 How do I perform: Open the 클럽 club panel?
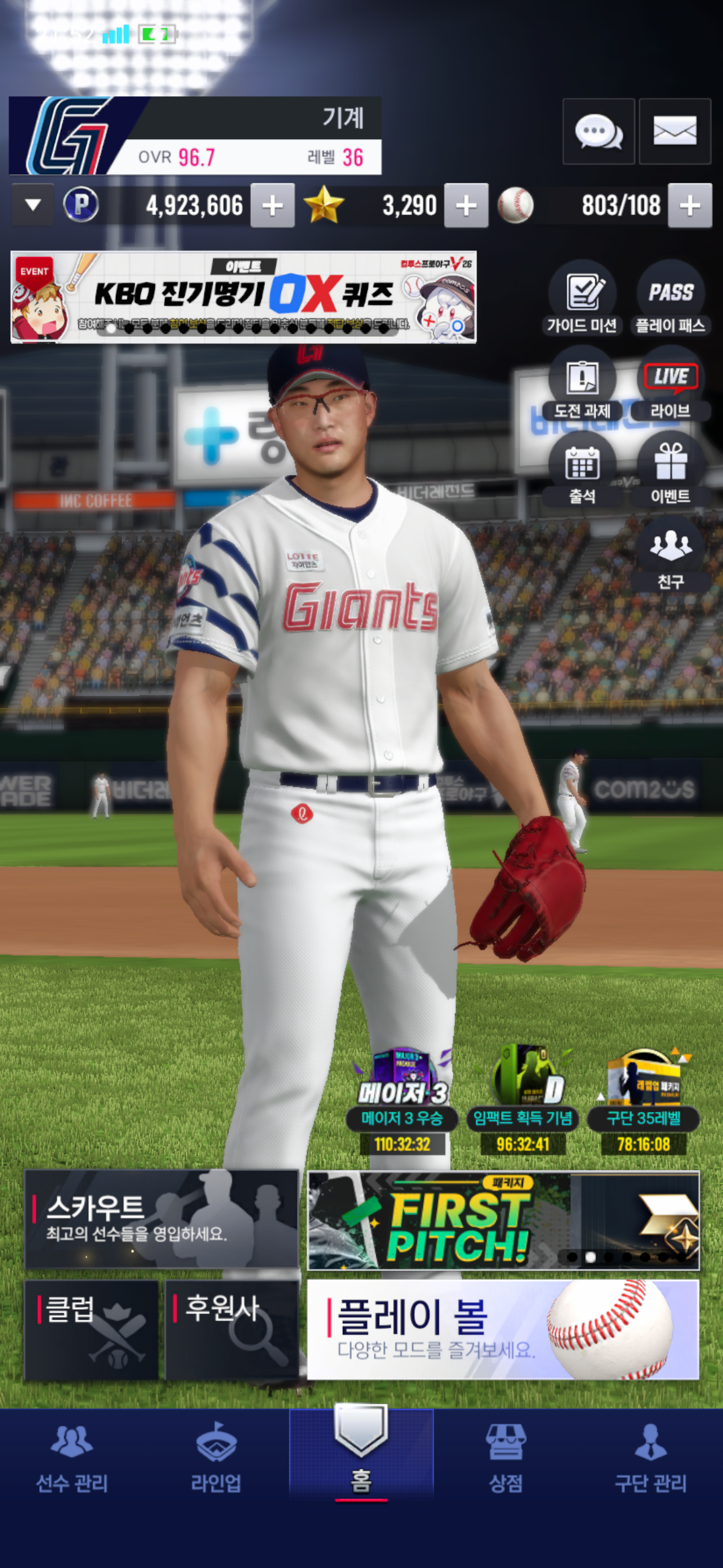pos(91,1329)
